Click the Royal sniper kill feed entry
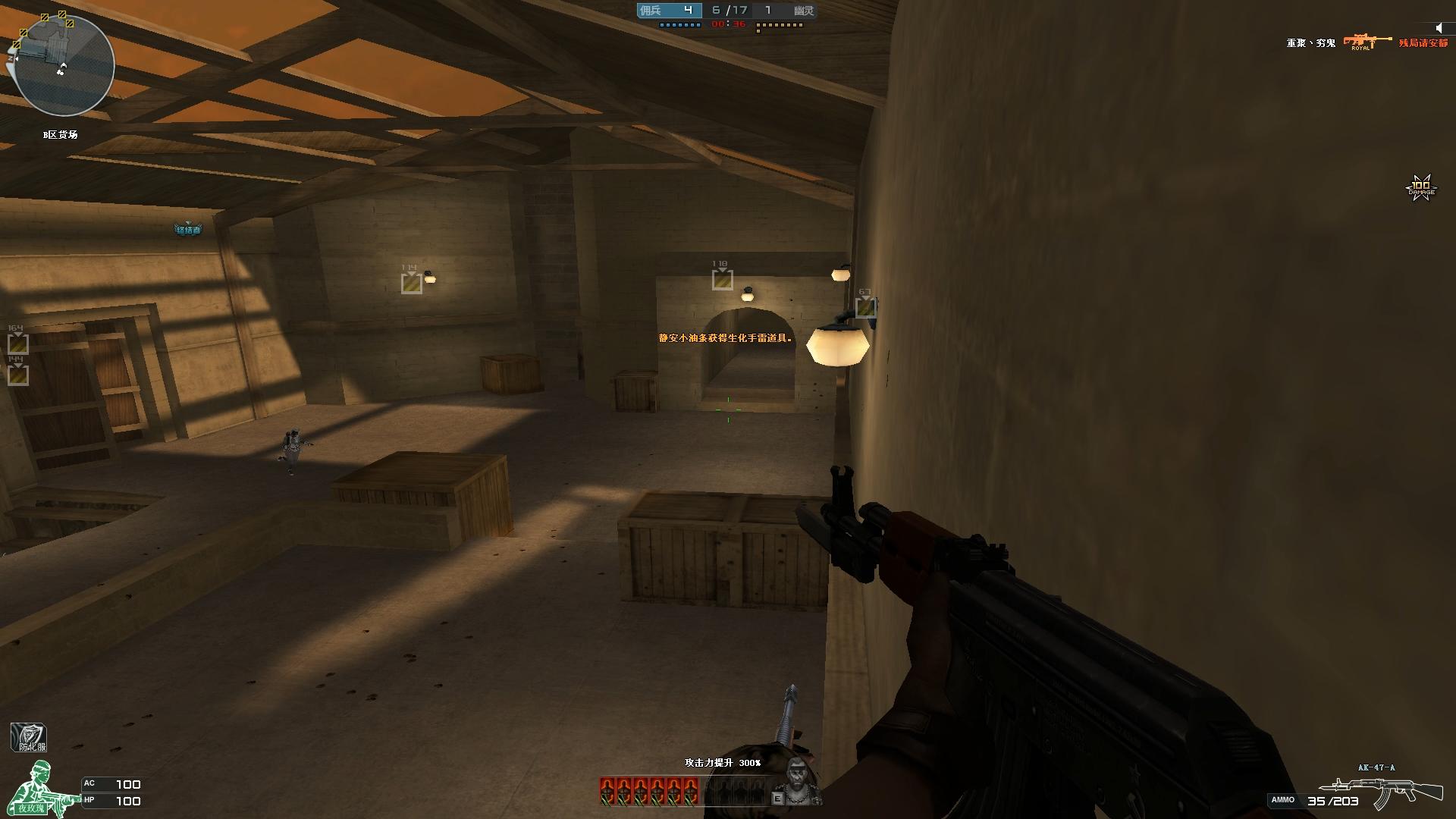1456x819 pixels. [x=1367, y=42]
